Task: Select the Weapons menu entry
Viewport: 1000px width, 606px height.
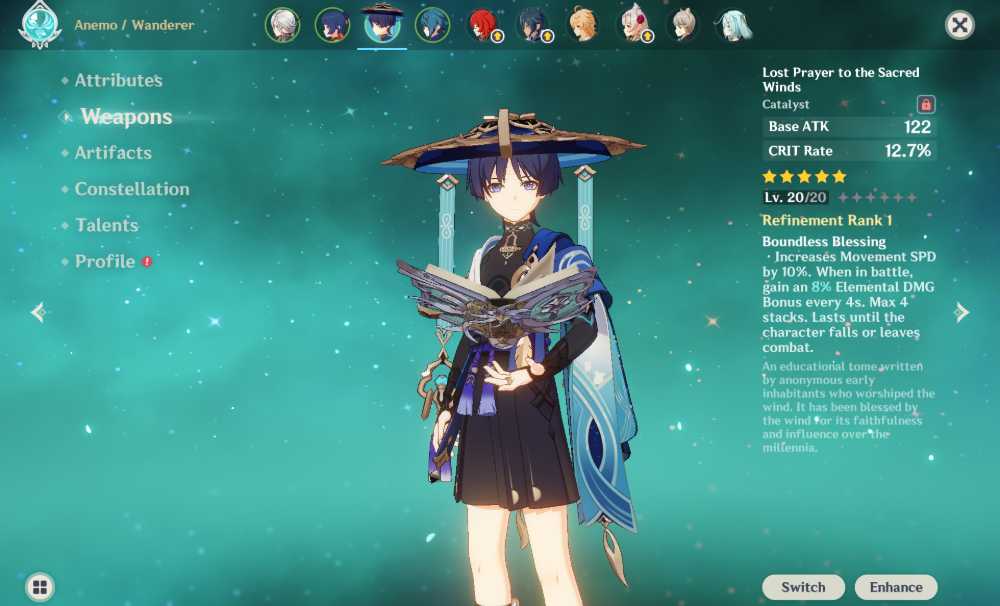Action: tap(126, 117)
